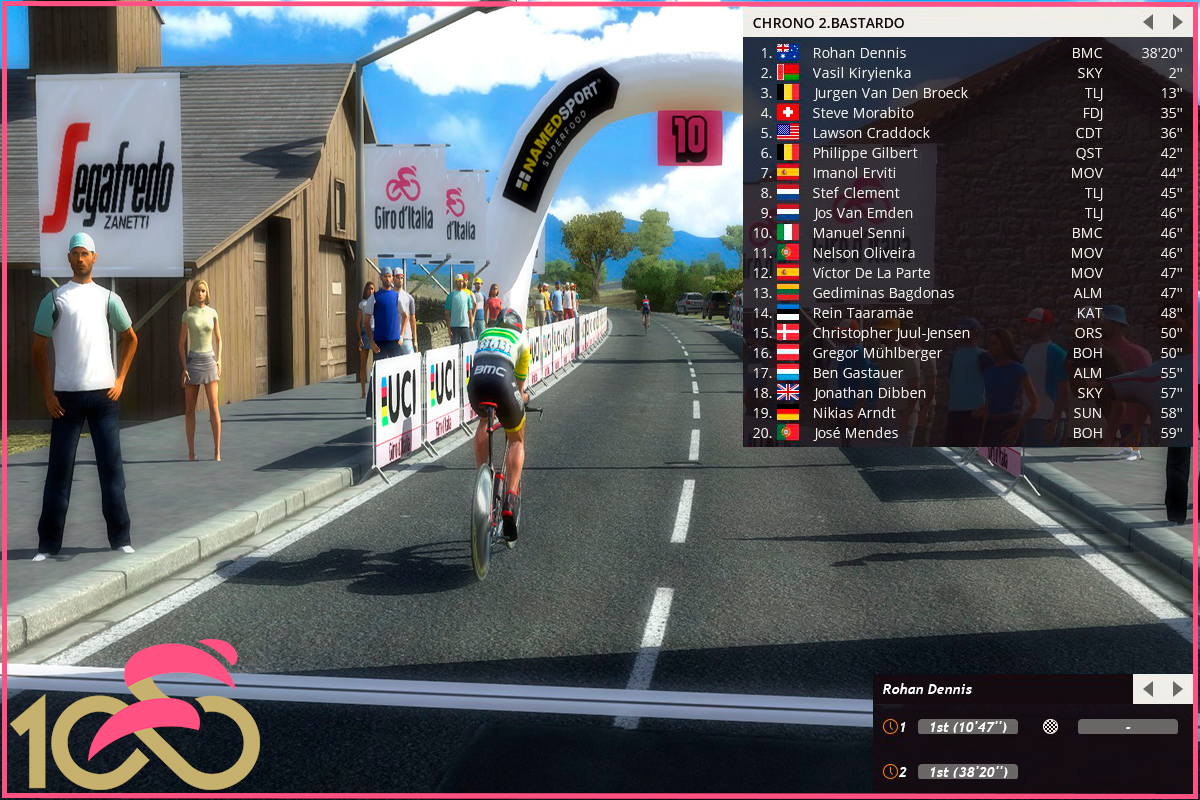Select Stef Clement's result row
The image size is (1200, 800).
click(x=856, y=193)
